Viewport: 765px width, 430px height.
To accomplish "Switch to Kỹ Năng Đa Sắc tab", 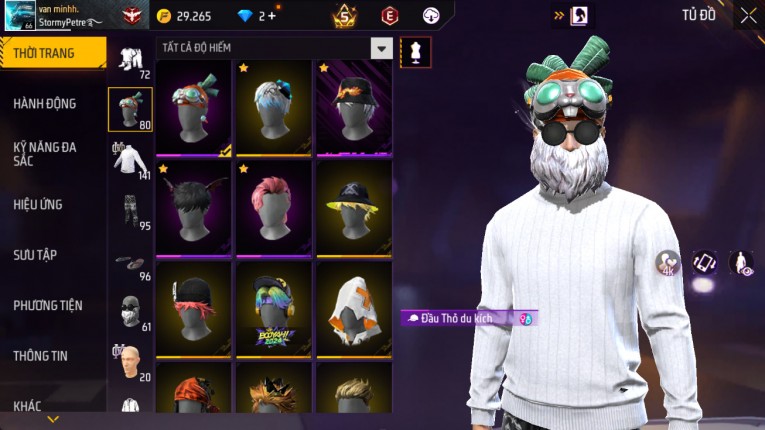I will coord(45,153).
